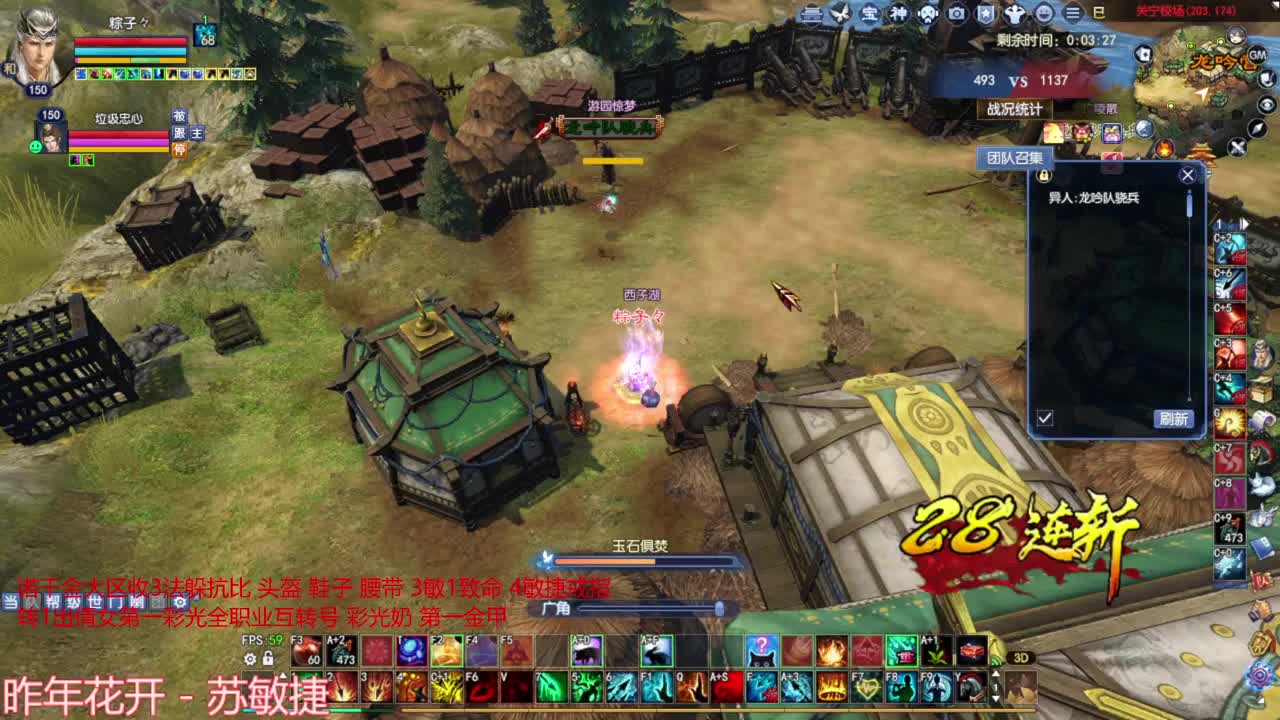1280x720 pixels.
Task: Click the lock icon on the team panel header
Action: click(1044, 176)
